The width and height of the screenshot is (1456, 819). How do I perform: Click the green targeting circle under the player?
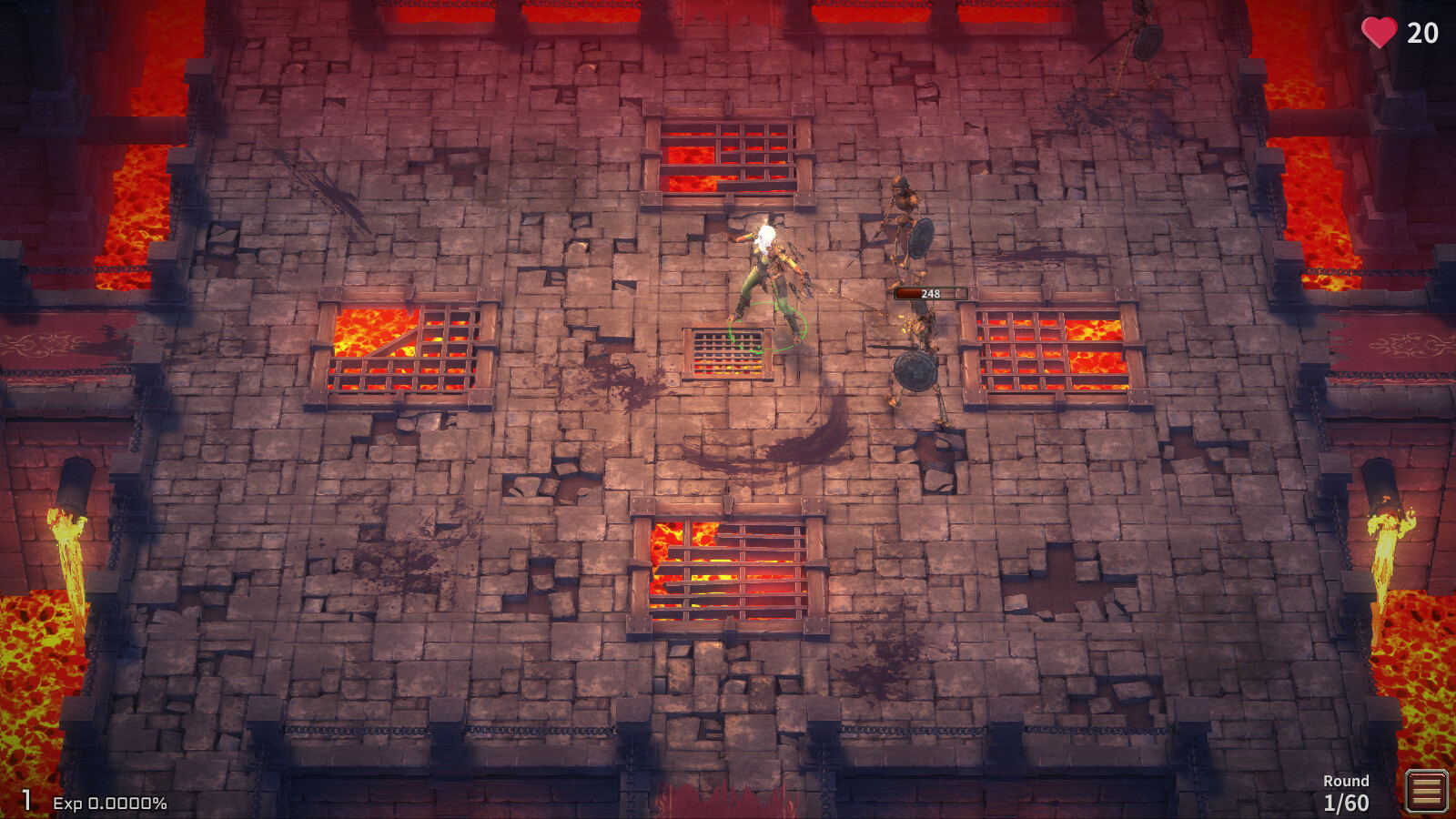(x=769, y=328)
